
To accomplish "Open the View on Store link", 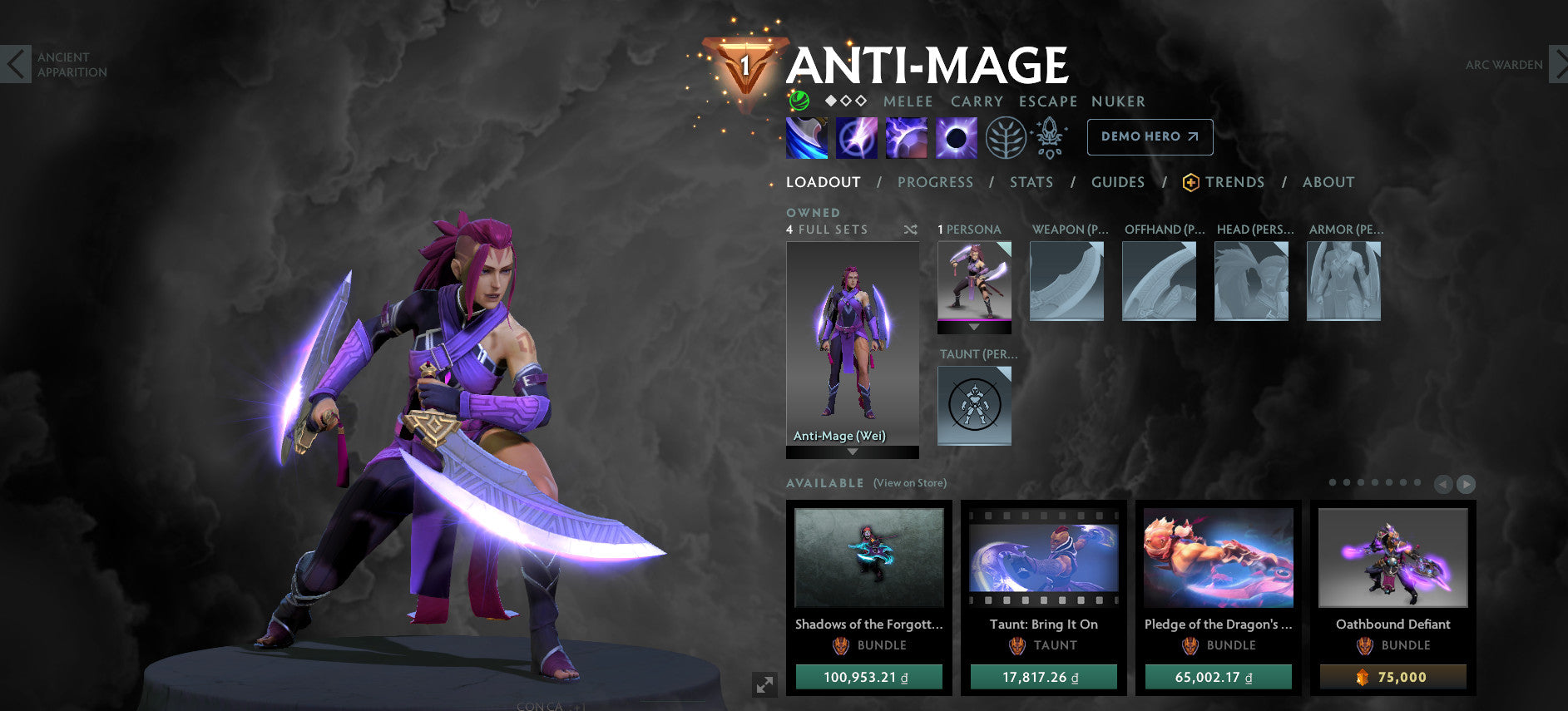I will (x=908, y=482).
